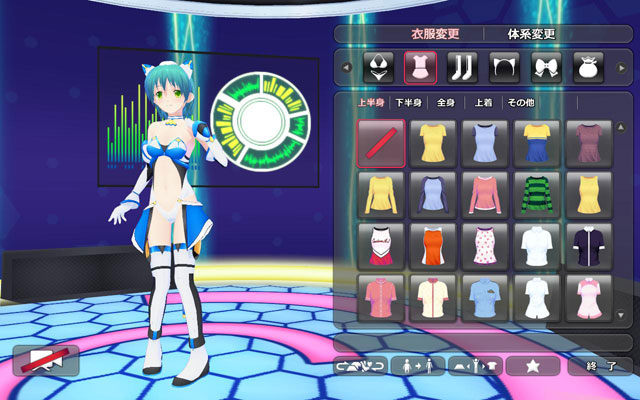This screenshot has height=400, width=640.
Task: Select the bikini underwear category icon
Action: click(x=378, y=67)
